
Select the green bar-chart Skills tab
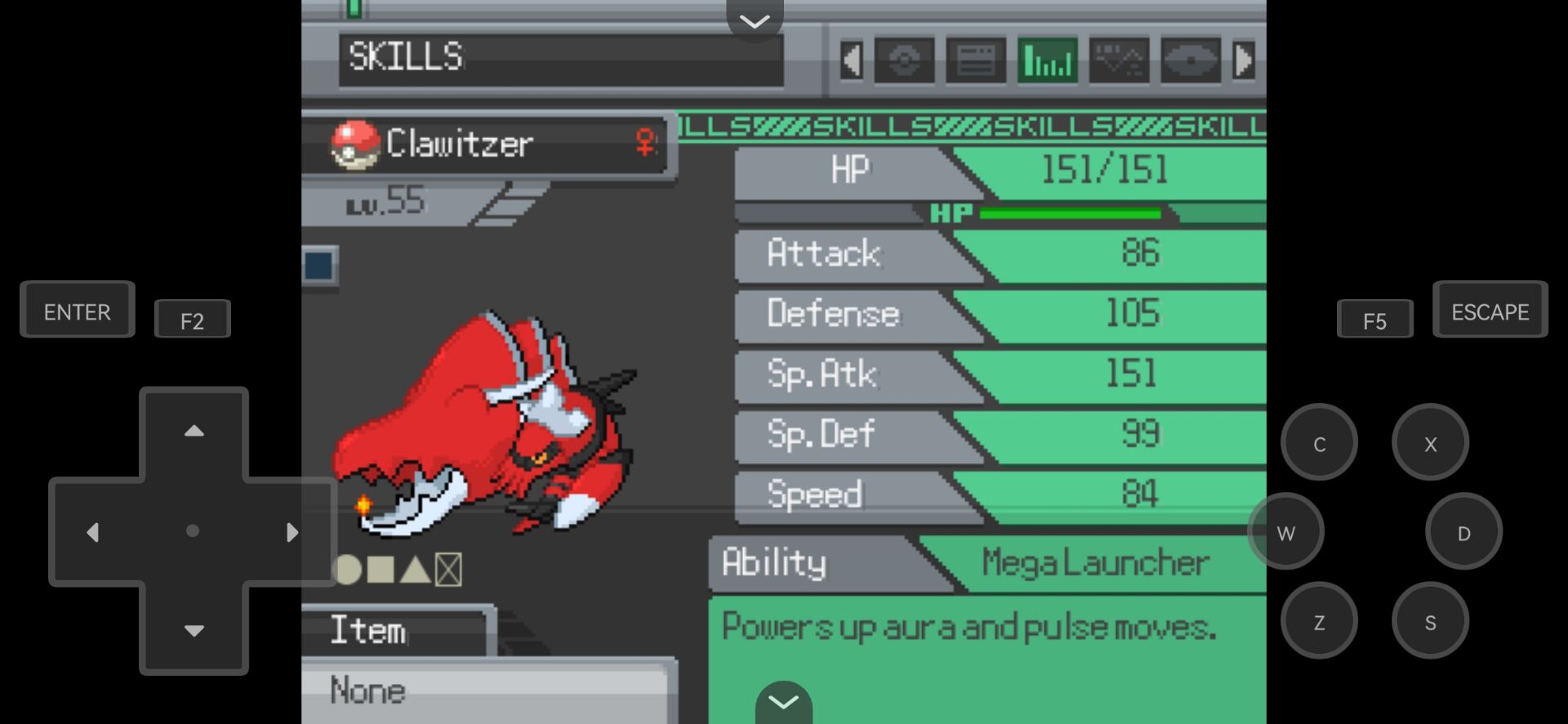point(1048,60)
